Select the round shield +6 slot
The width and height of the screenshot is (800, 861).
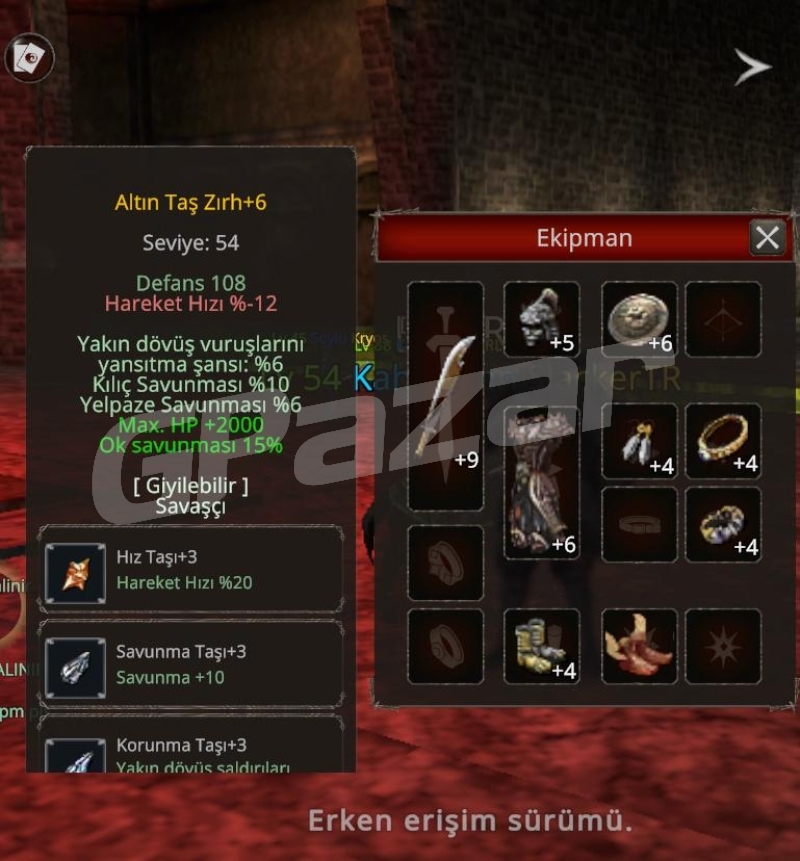click(639, 319)
